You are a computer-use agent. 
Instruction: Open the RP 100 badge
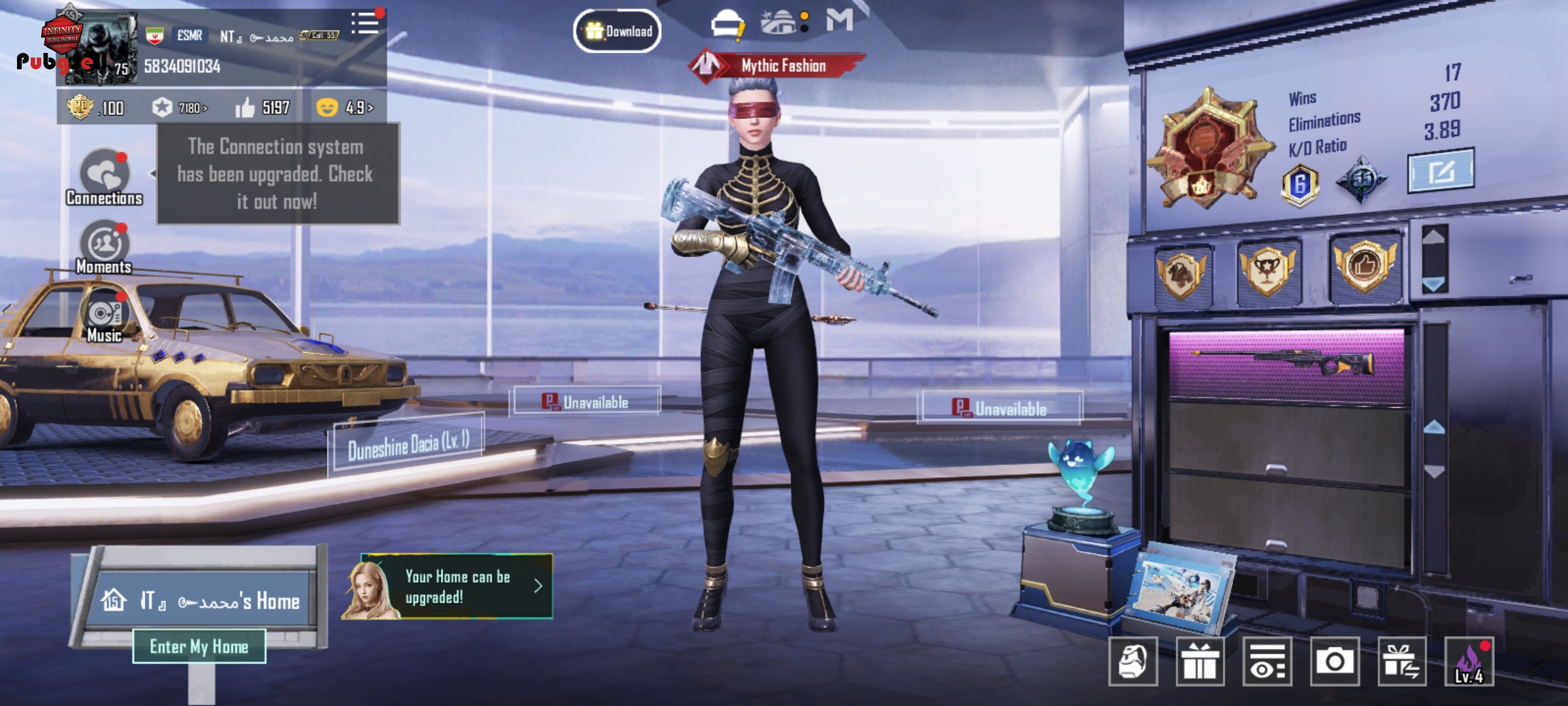[96, 107]
